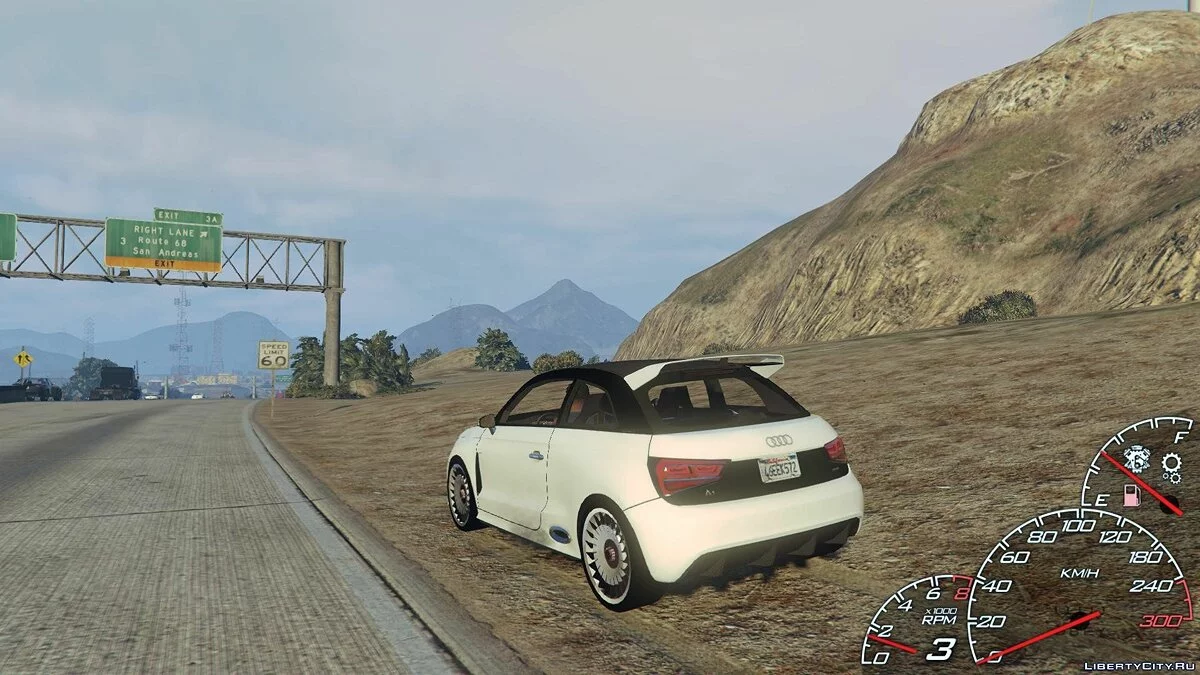Screen dimensions: 1200x675
Task: Click the pink fuel pump icon
Action: (1133, 495)
